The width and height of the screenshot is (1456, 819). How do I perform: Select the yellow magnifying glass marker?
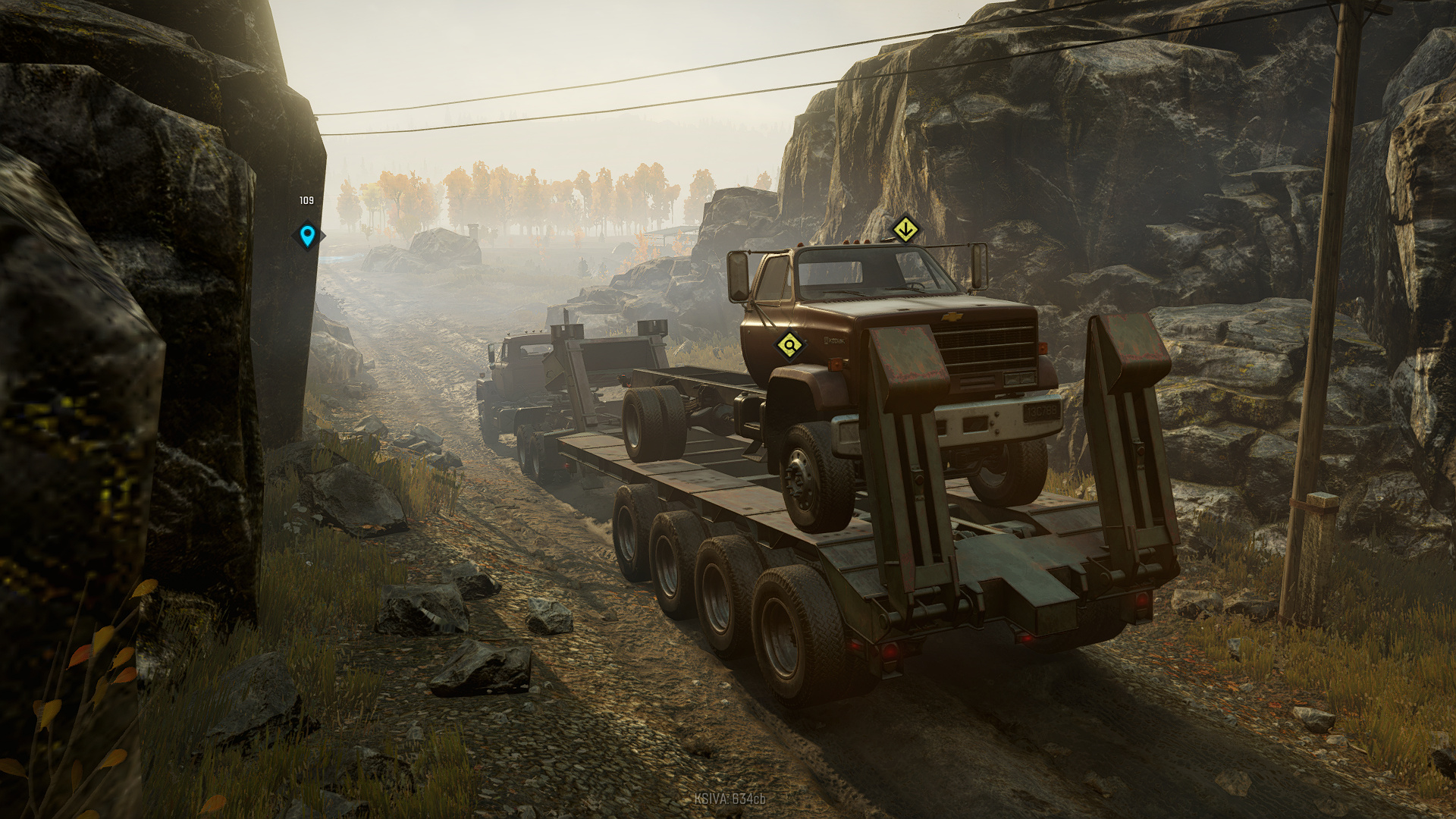coord(789,346)
